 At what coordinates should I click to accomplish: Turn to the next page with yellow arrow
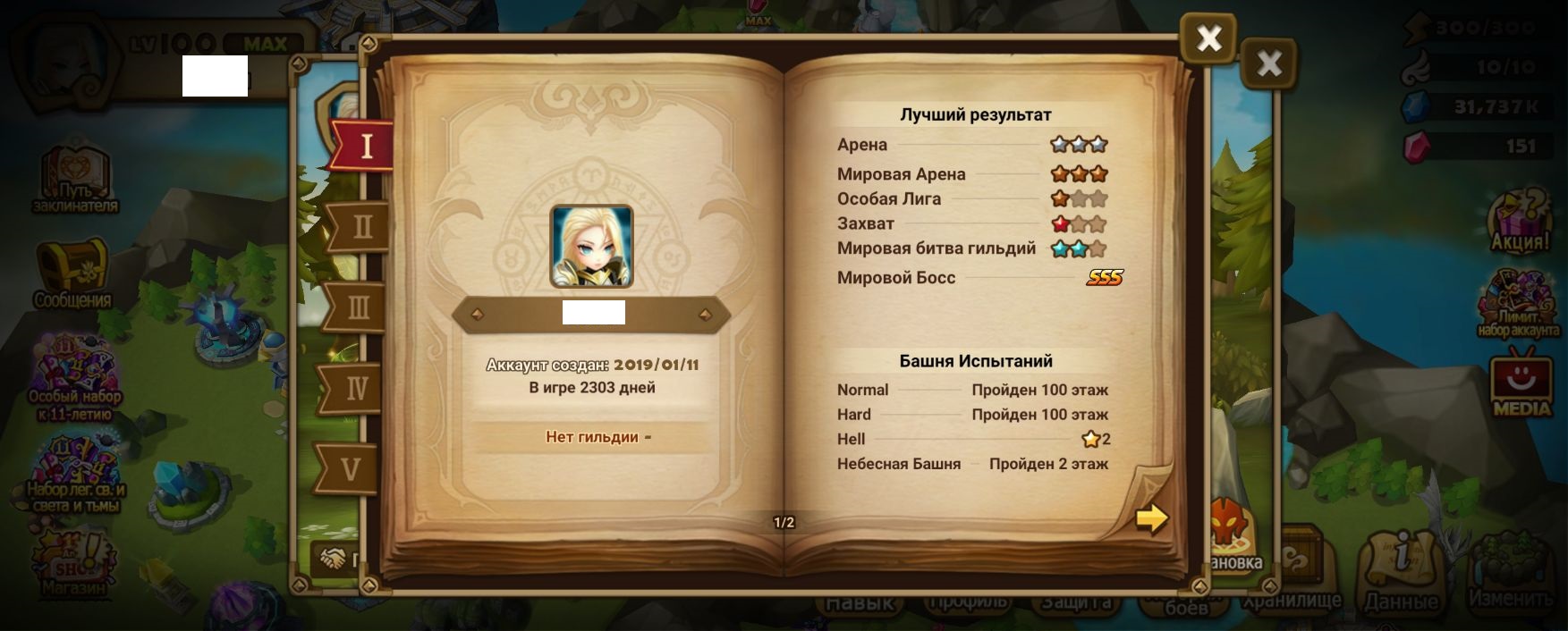pyautogui.click(x=1151, y=518)
